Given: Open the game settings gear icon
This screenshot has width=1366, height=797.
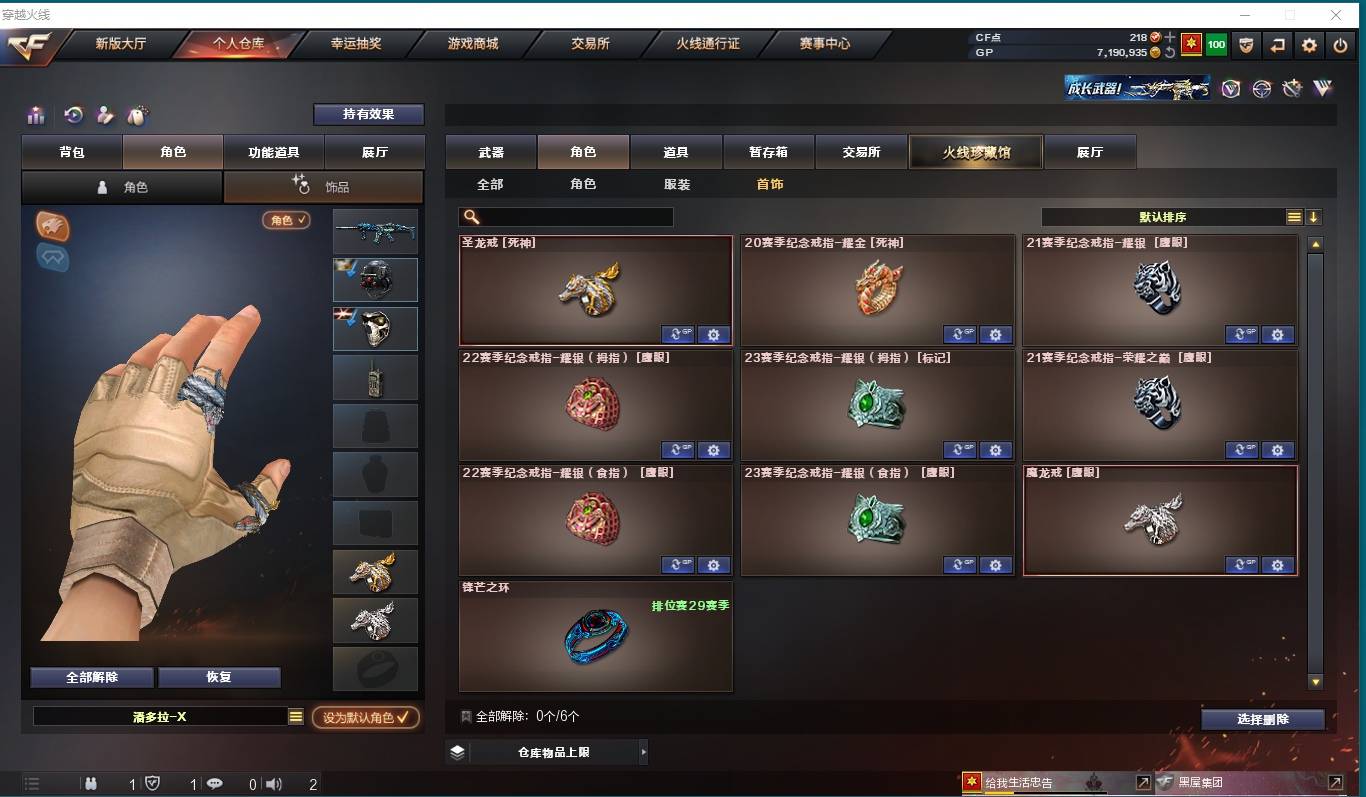Looking at the screenshot, I should 1308,45.
